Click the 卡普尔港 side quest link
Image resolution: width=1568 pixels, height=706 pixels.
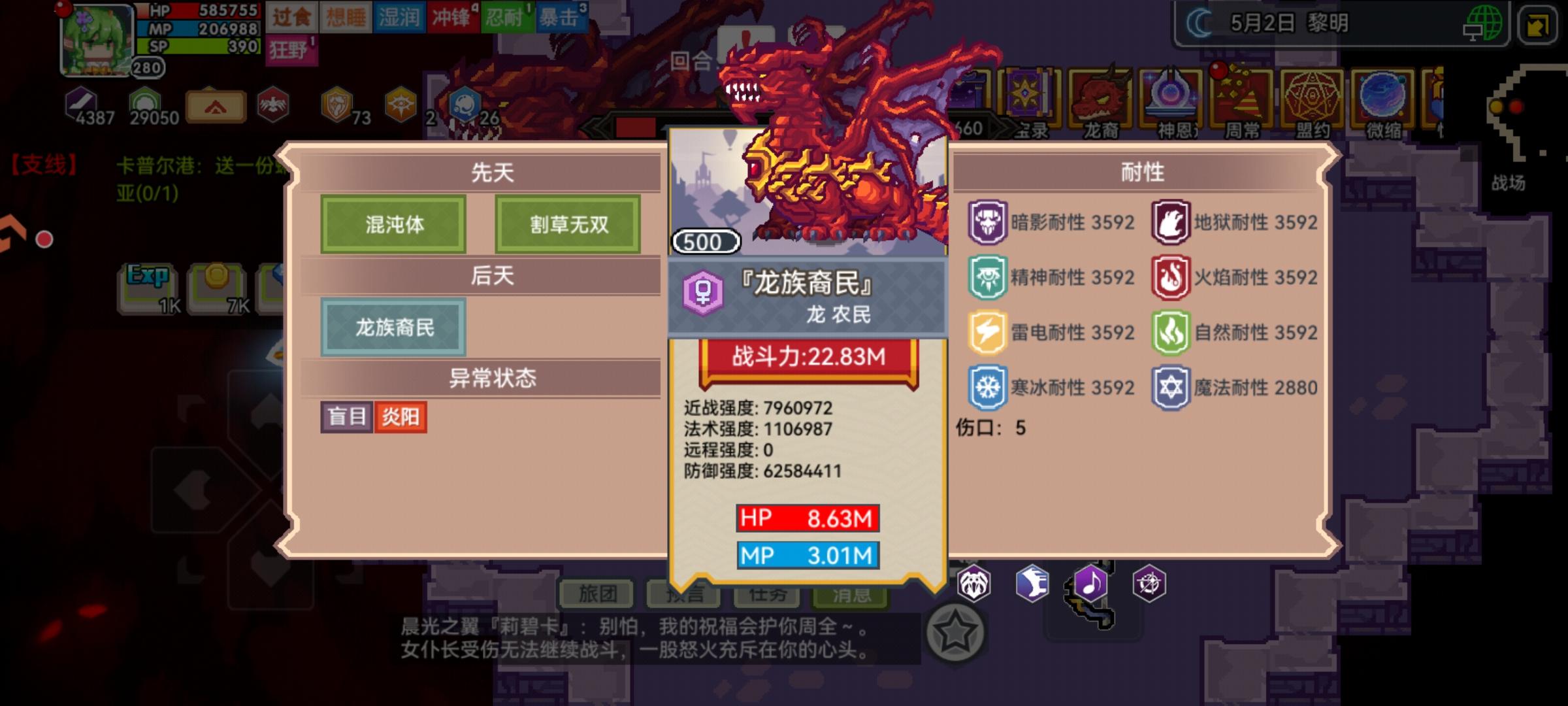pos(169,165)
